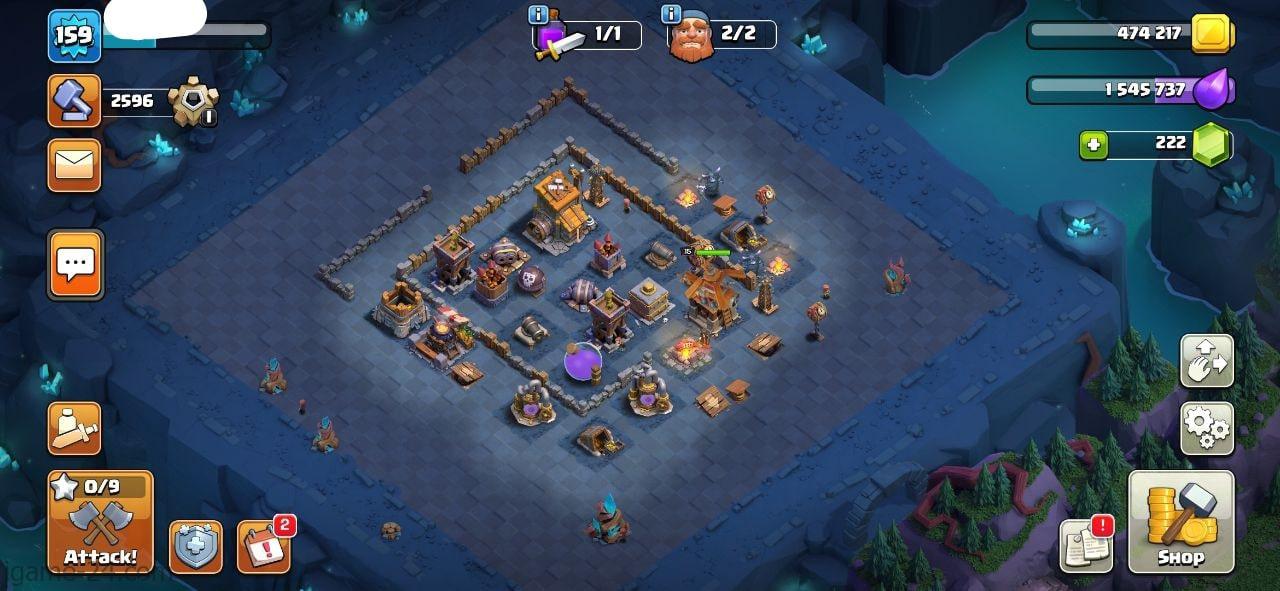The height and width of the screenshot is (591, 1280).
Task: Start an Attack battle
Action: point(100,522)
